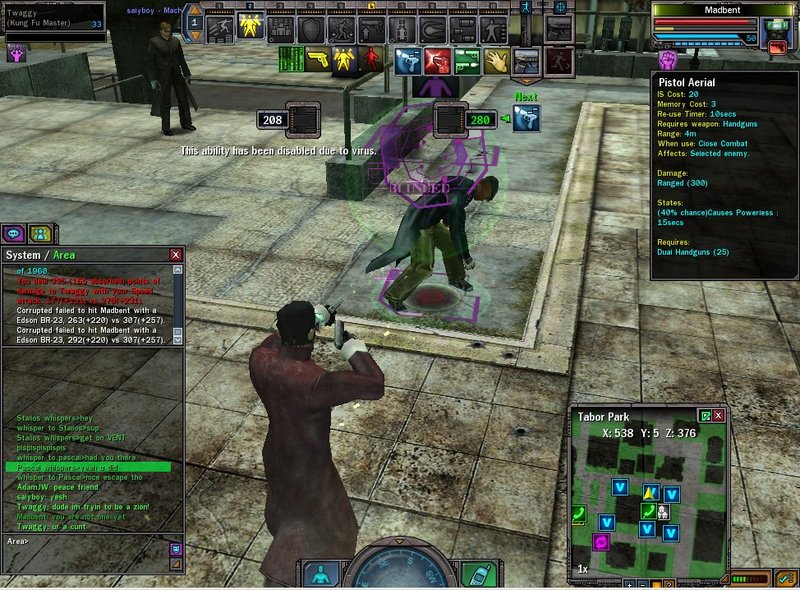
Task: Open the team members tab
Action: (39, 233)
